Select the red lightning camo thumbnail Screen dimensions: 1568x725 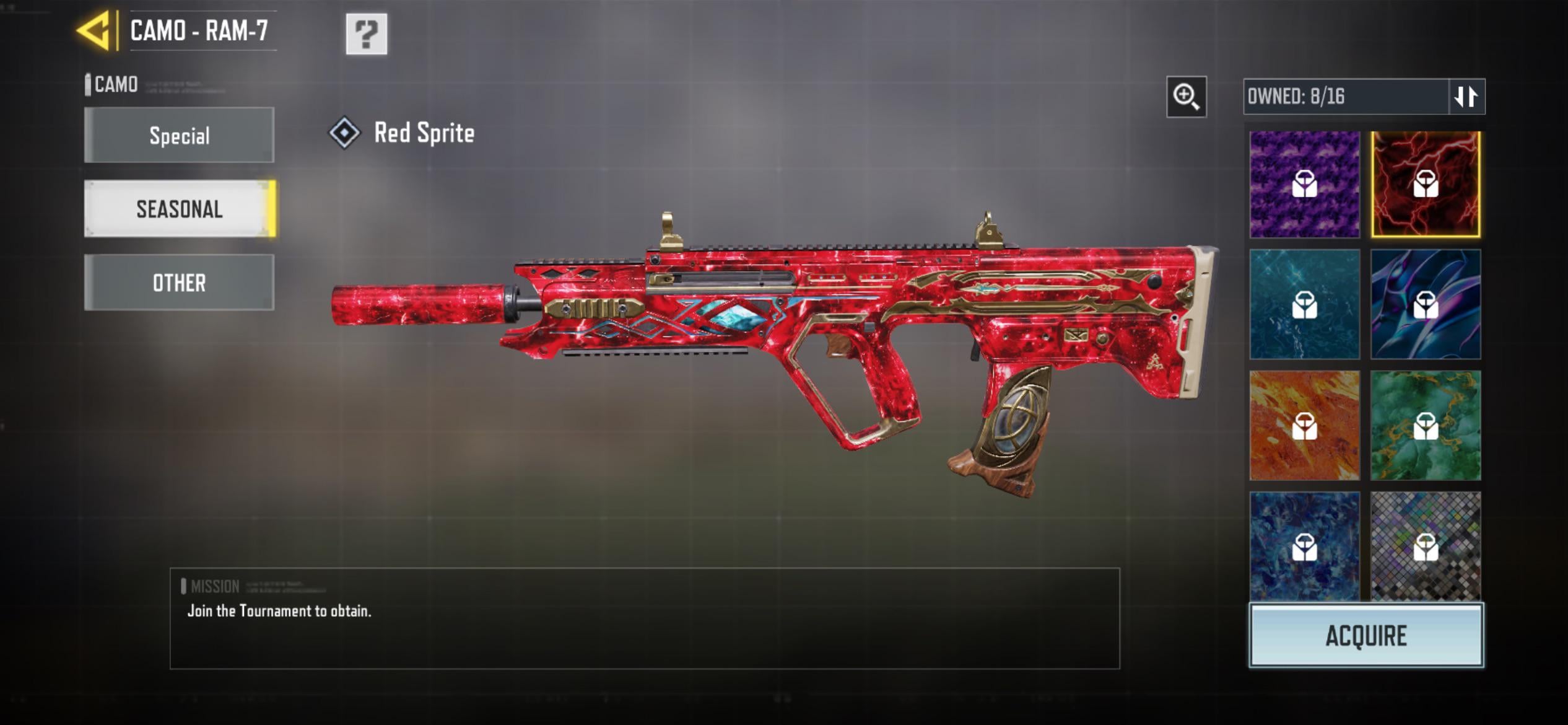click(x=1426, y=184)
